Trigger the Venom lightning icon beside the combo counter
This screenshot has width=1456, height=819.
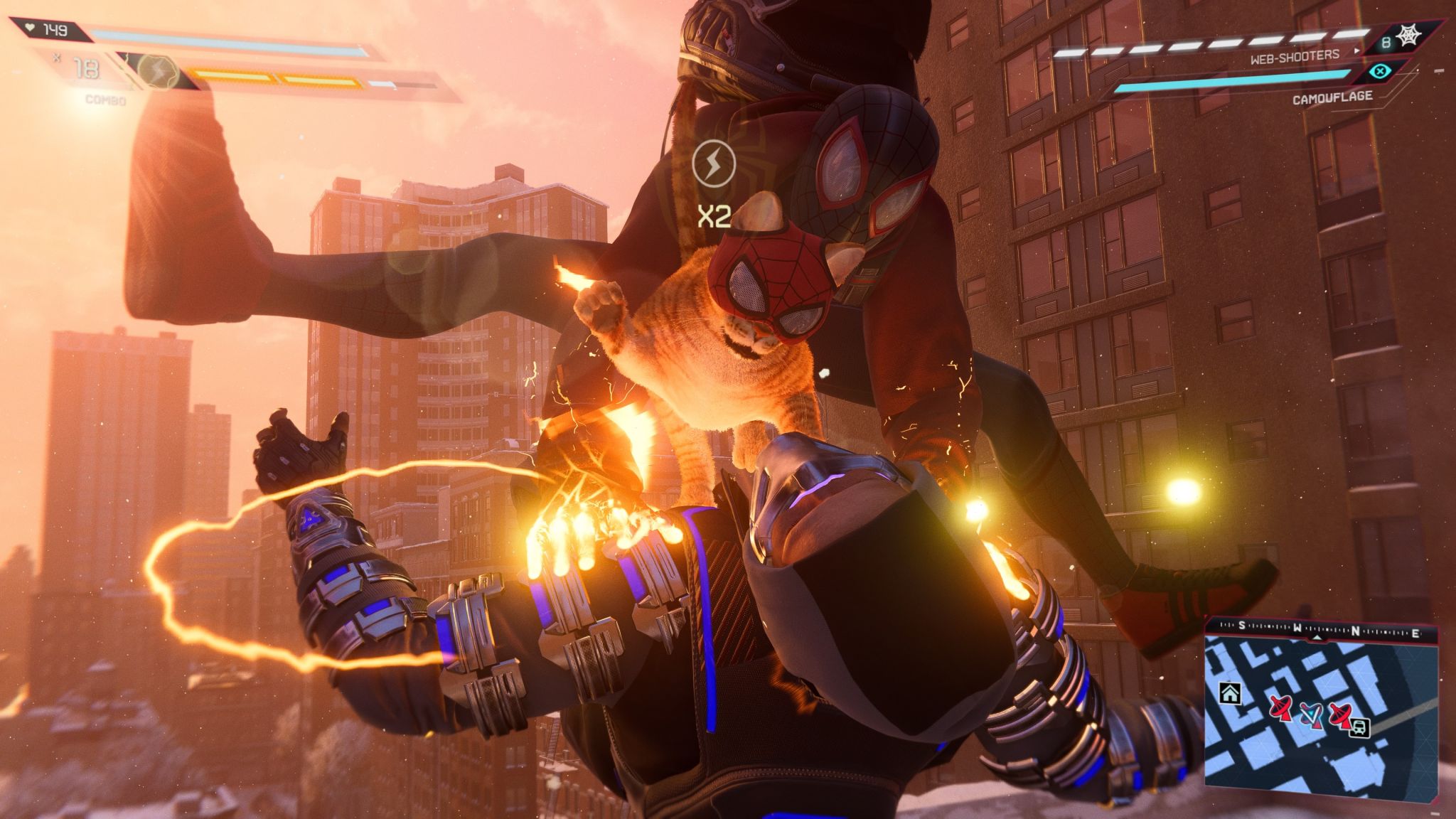[157, 71]
